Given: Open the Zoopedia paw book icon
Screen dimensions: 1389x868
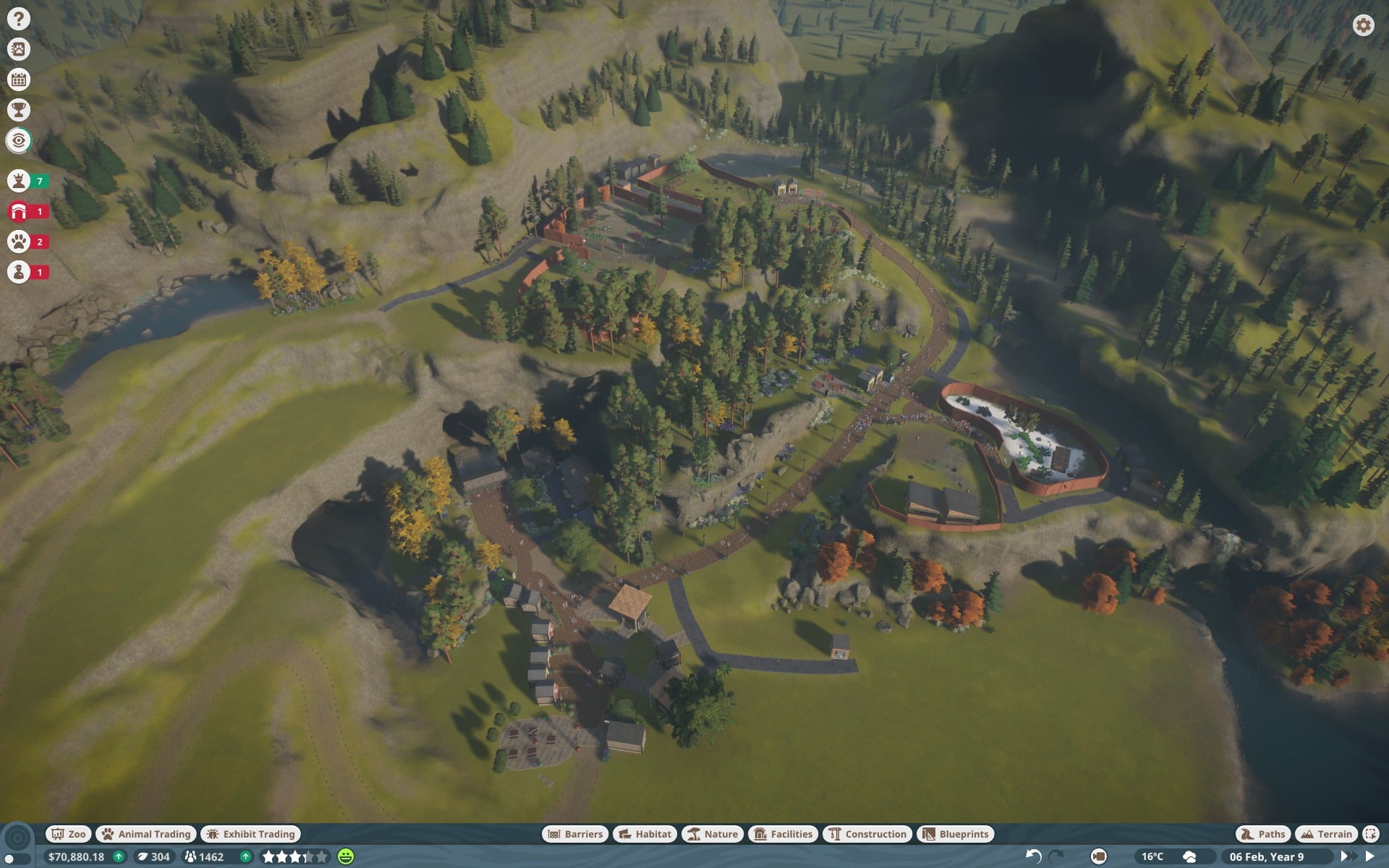Looking at the screenshot, I should [x=19, y=49].
